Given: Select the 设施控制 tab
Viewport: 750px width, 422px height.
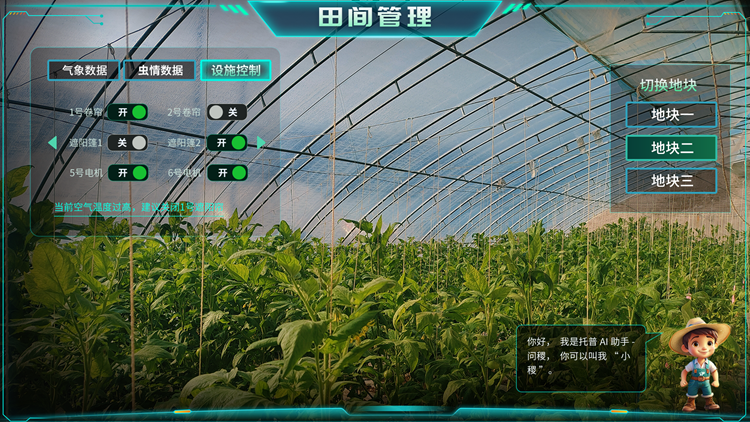Looking at the screenshot, I should tap(236, 71).
